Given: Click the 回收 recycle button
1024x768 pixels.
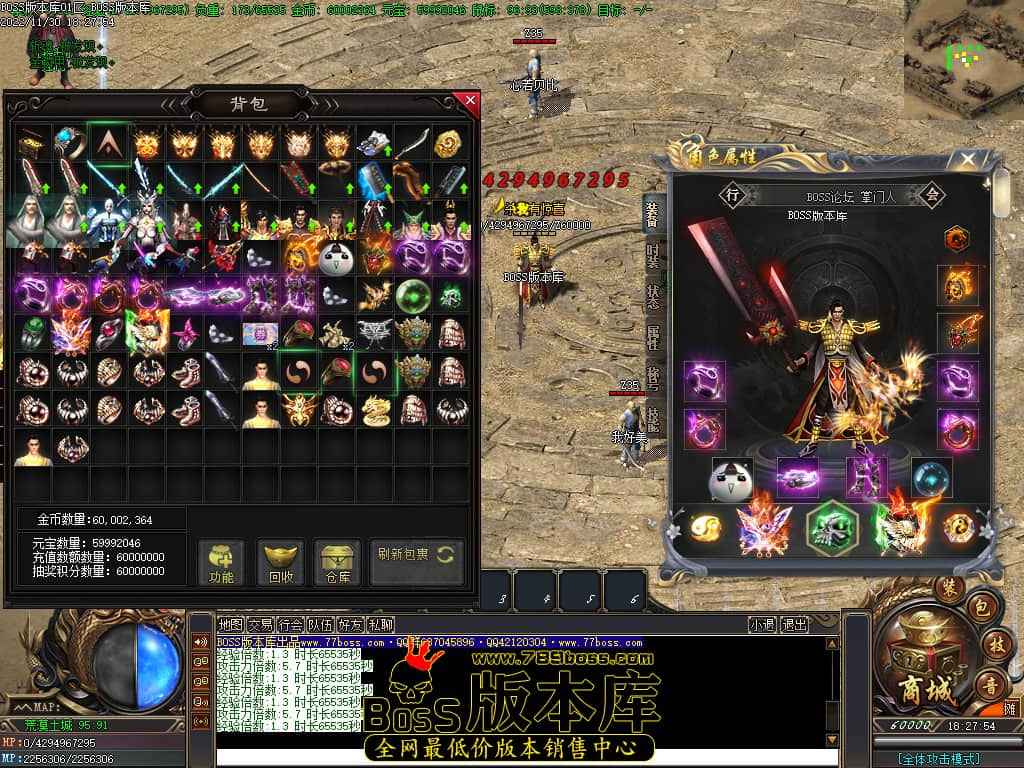Looking at the screenshot, I should point(281,563).
